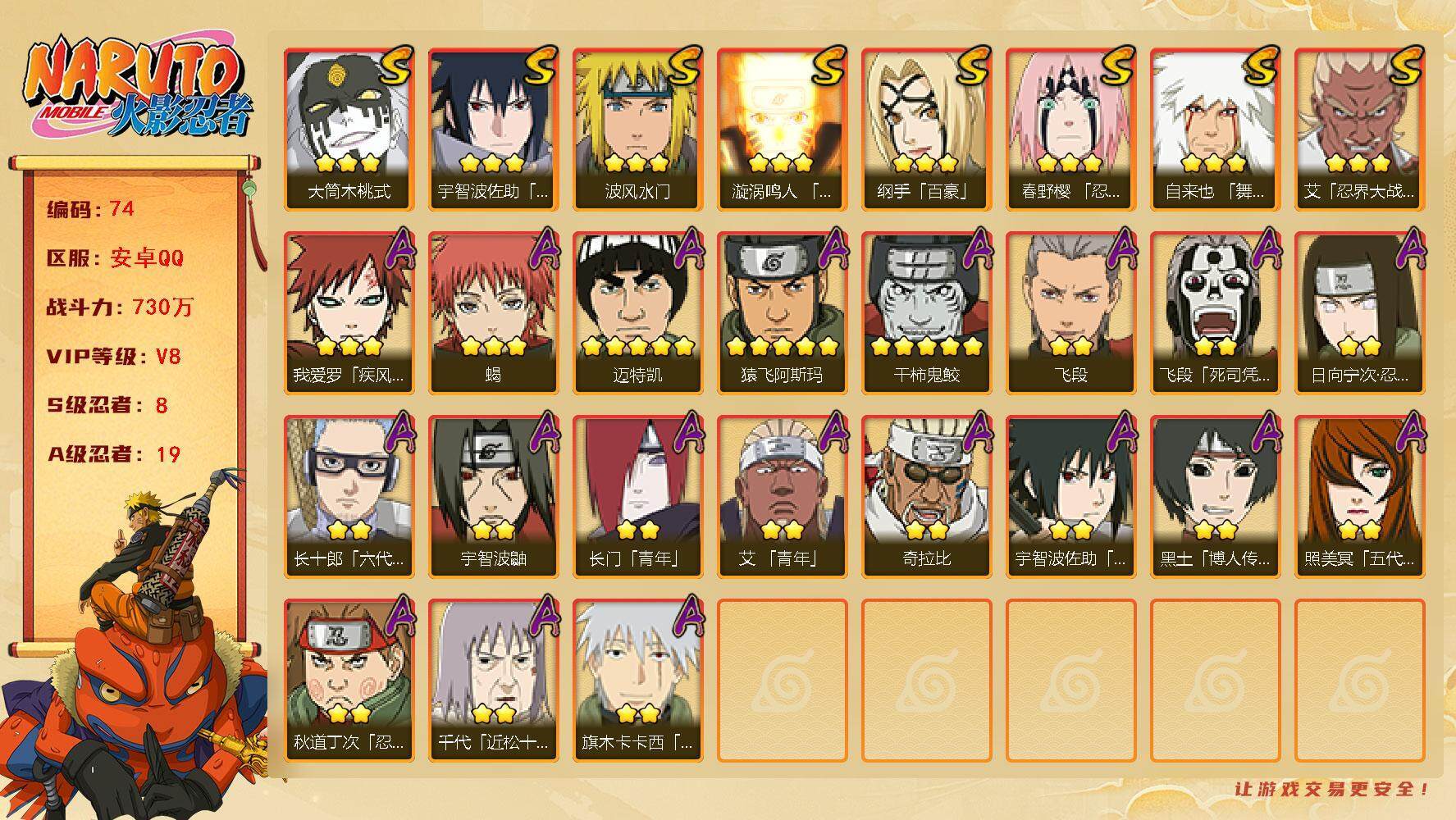
Task: Choose the 干柿鬼鲛 card
Action: (x=926, y=312)
